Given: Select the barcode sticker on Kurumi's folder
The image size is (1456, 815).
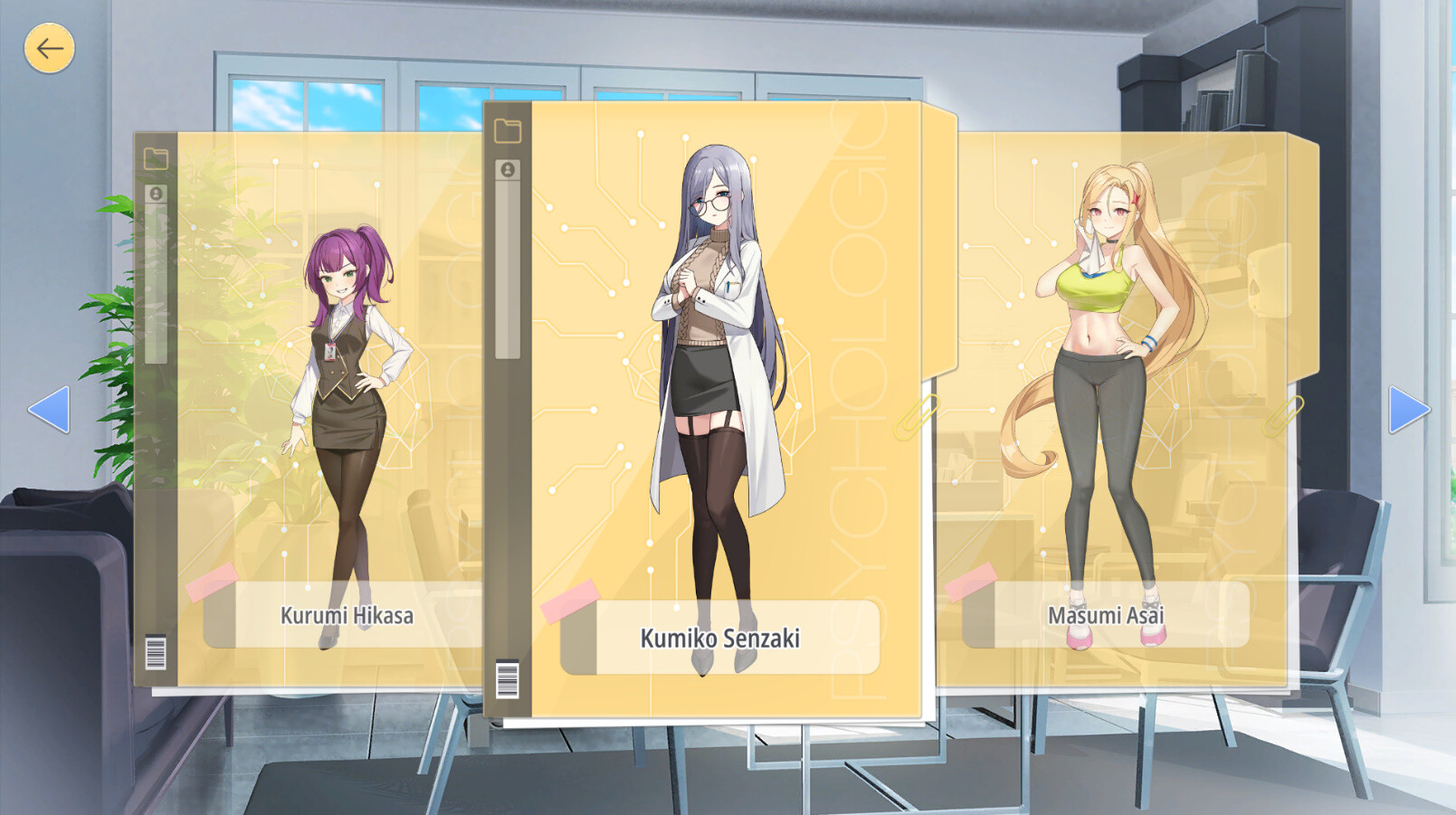Looking at the screenshot, I should click(154, 649).
